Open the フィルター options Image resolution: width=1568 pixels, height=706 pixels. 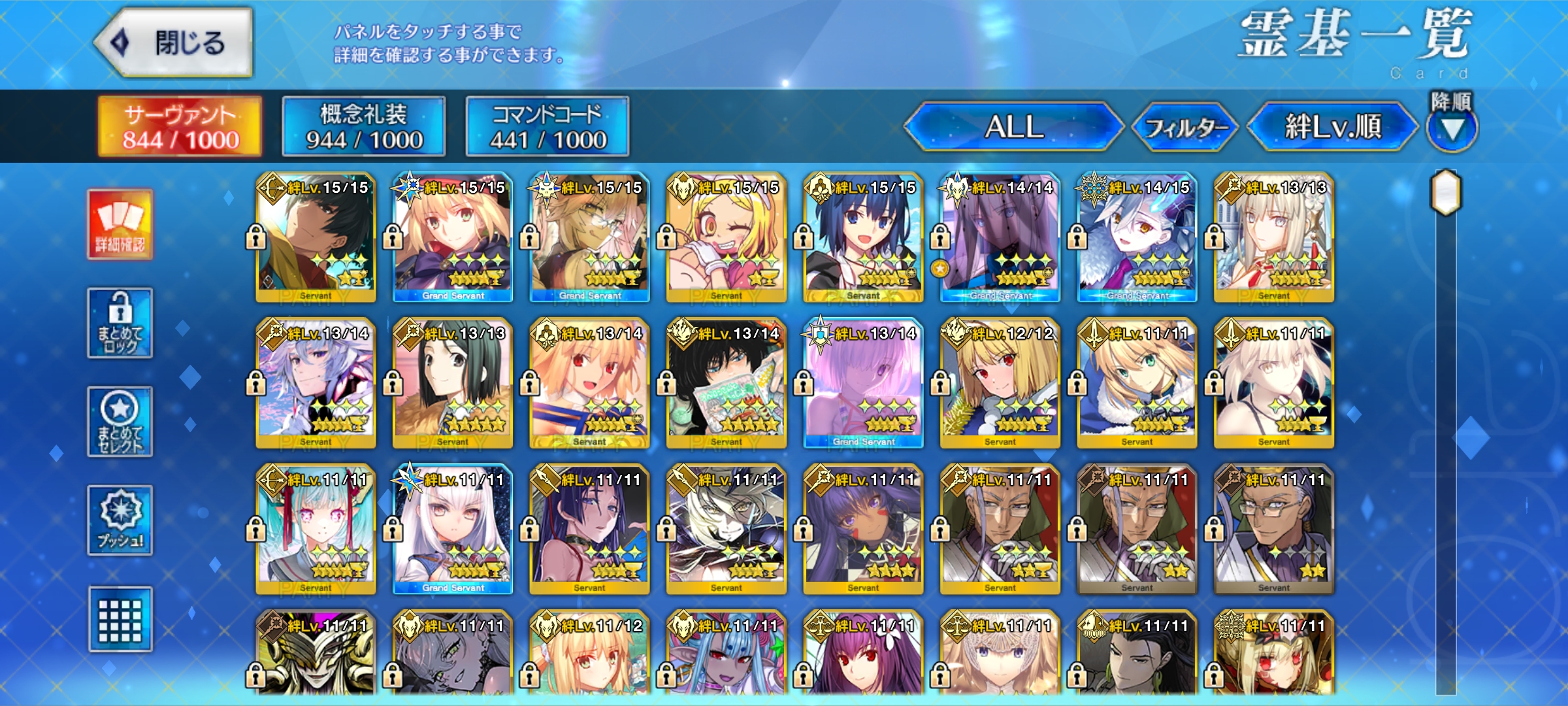[1185, 127]
